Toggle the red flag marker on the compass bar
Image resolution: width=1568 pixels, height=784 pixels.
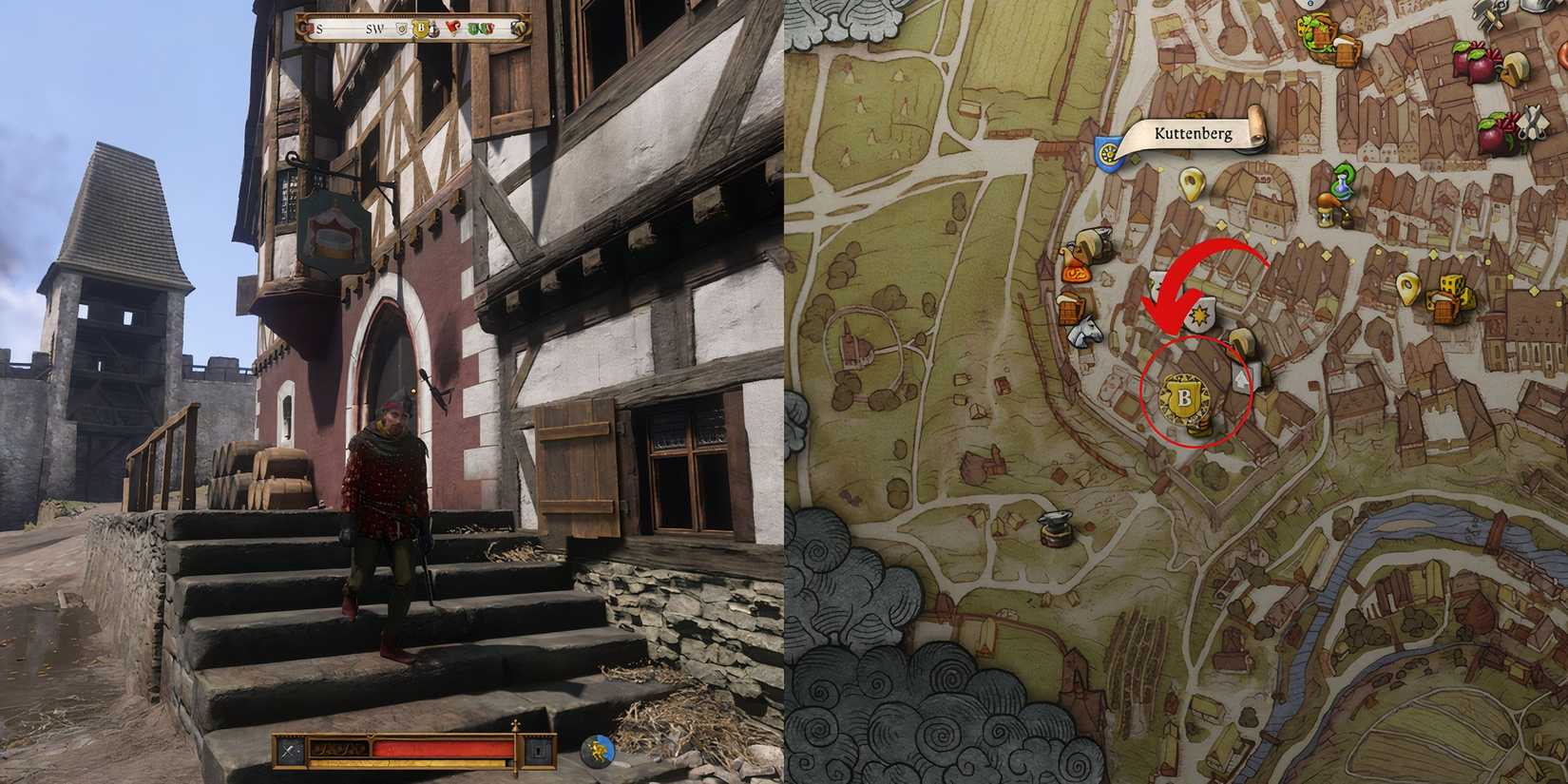[451, 28]
